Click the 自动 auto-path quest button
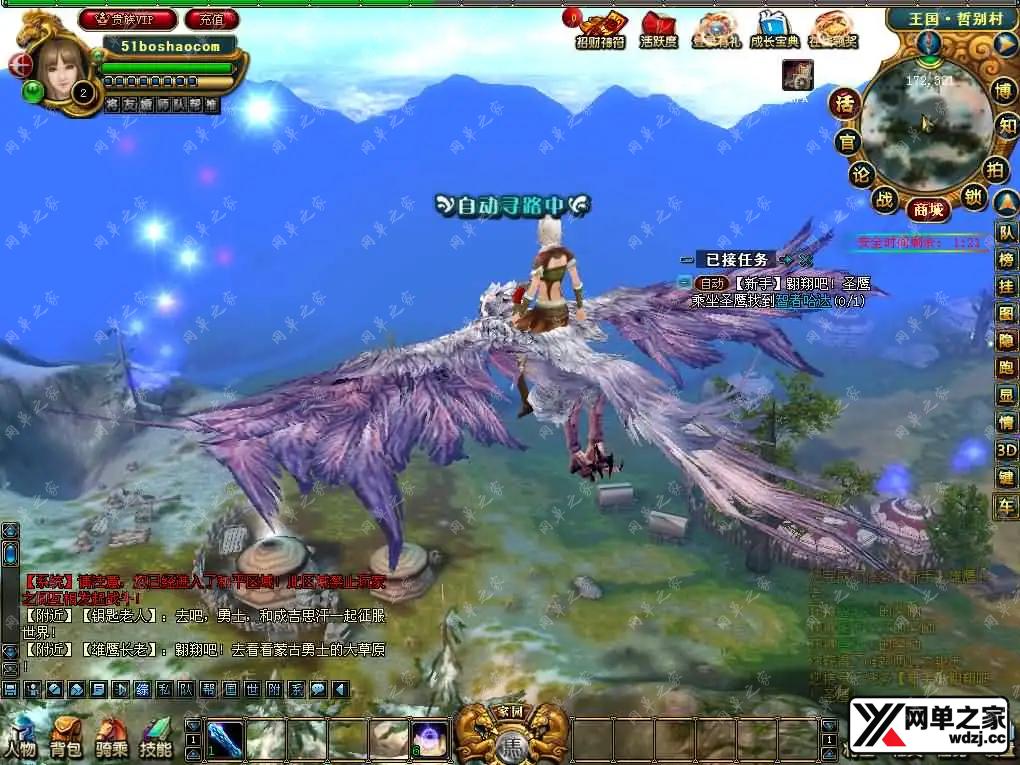 pos(710,284)
